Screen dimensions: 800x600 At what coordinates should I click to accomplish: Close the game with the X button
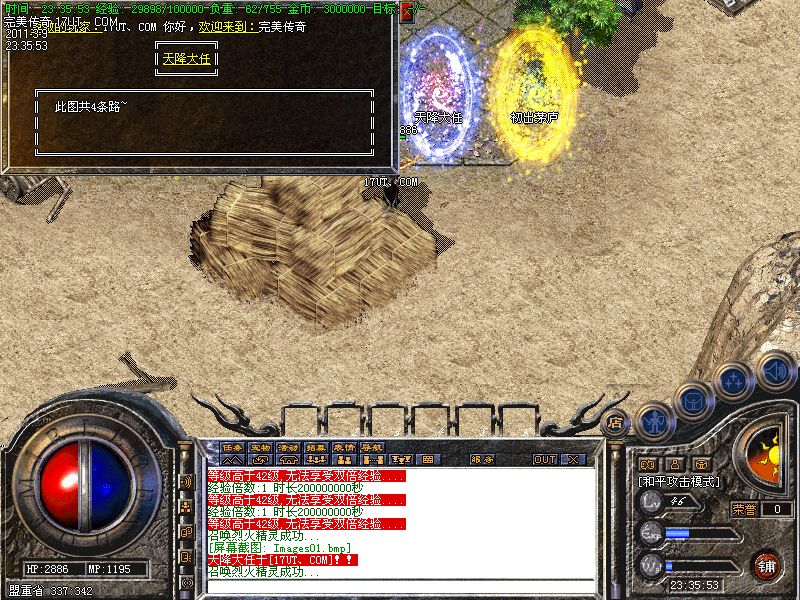(x=573, y=459)
